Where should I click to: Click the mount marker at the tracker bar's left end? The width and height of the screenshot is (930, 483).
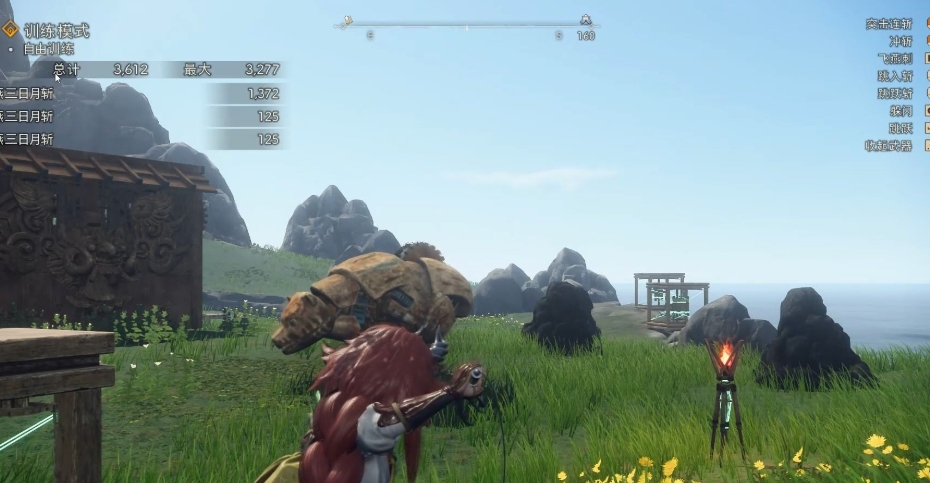pos(347,20)
